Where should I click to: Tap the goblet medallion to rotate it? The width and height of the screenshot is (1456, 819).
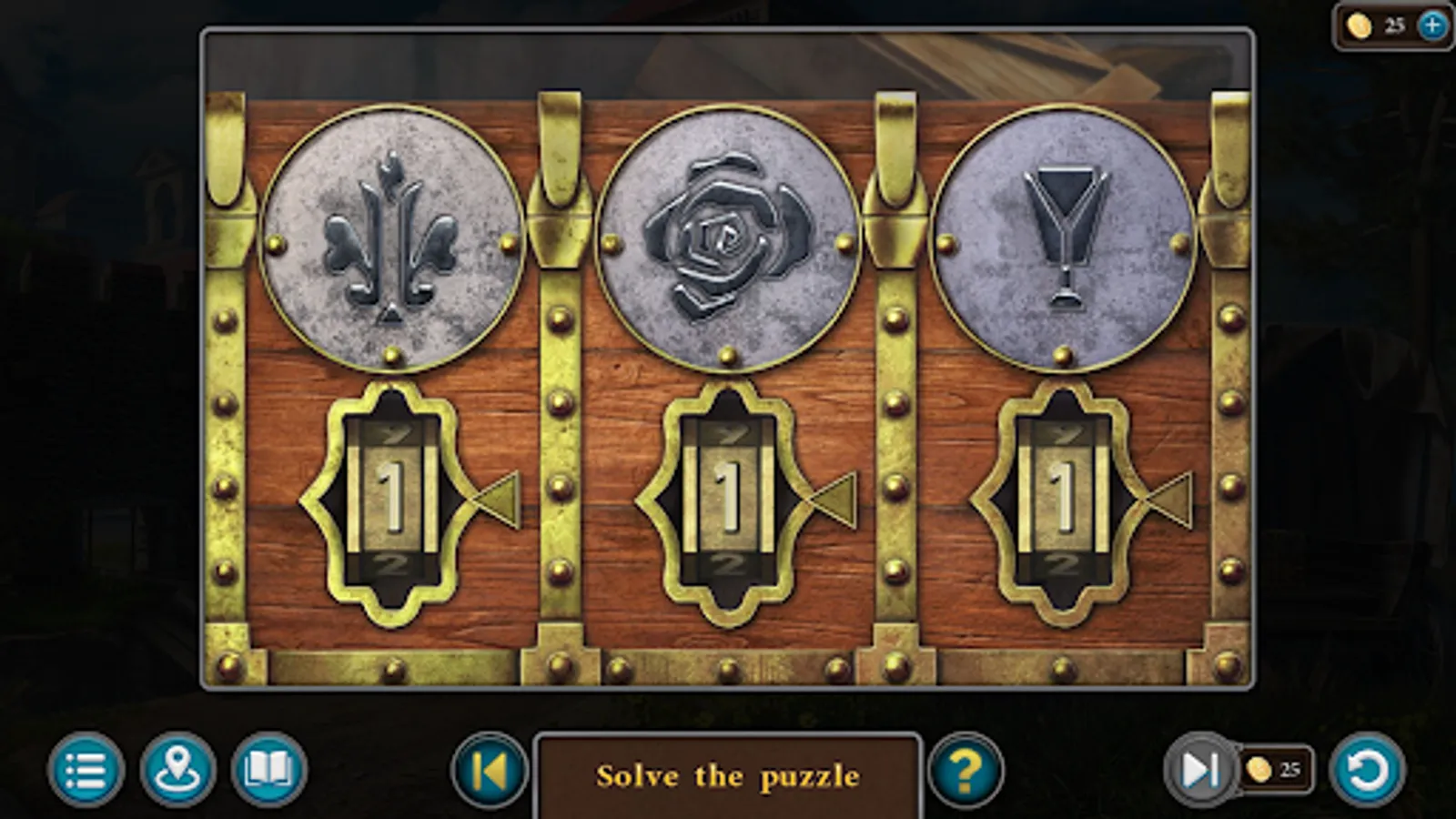[1065, 237]
